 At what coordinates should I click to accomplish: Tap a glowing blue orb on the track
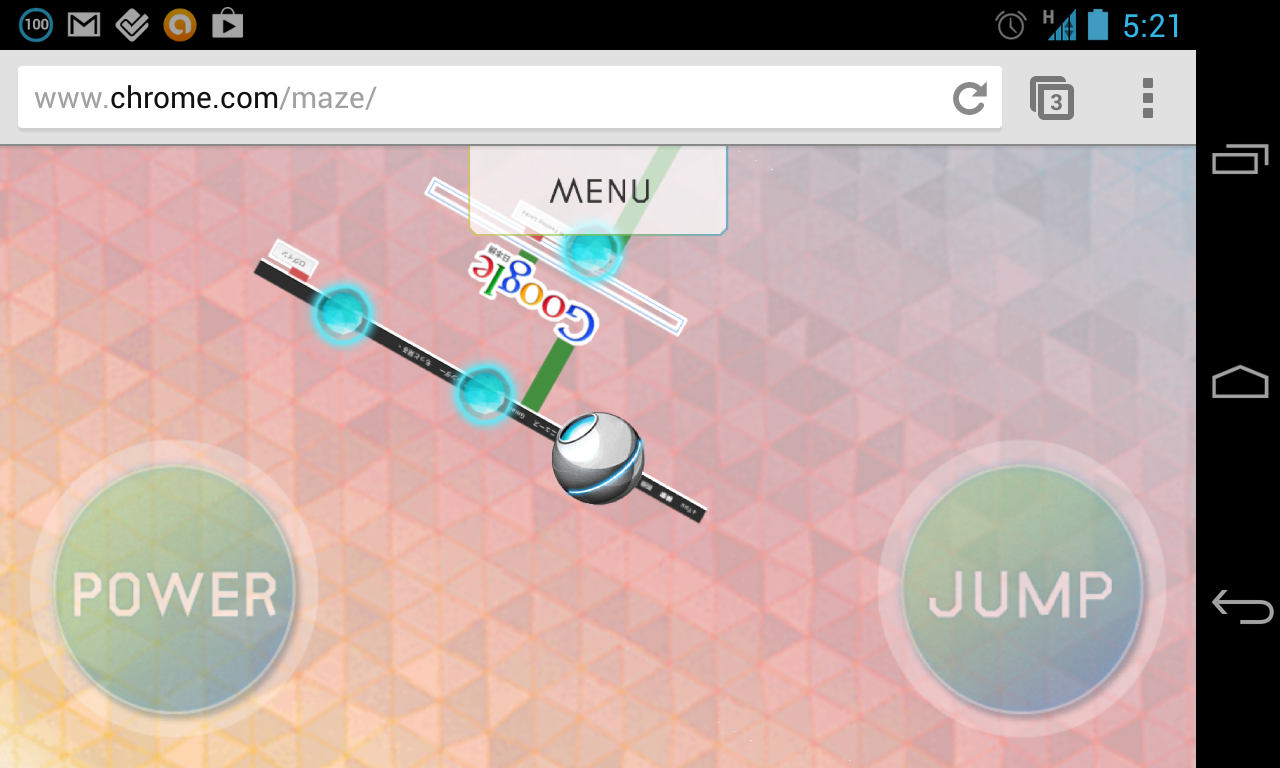[342, 316]
